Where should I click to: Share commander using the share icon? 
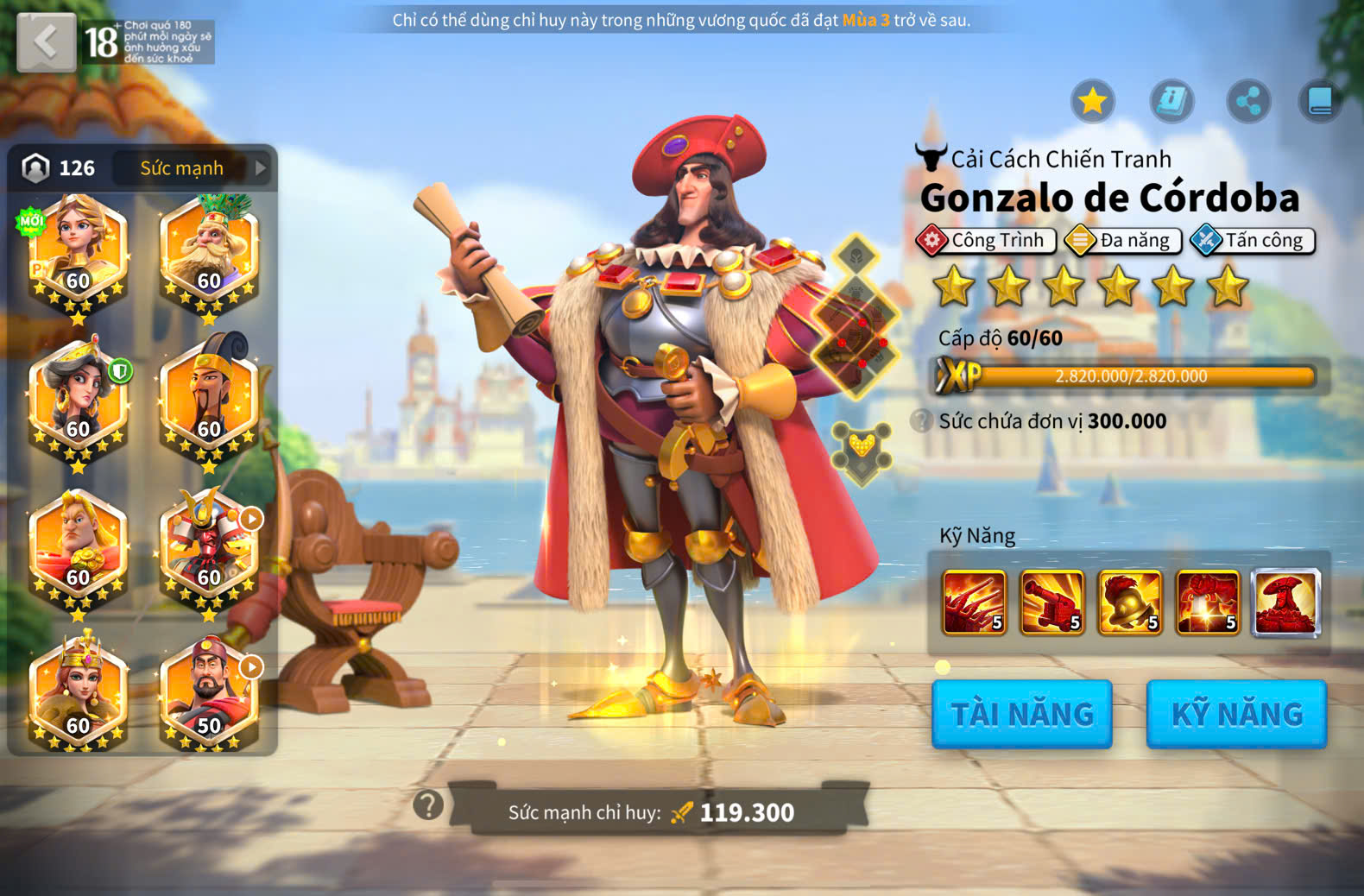click(x=1248, y=101)
